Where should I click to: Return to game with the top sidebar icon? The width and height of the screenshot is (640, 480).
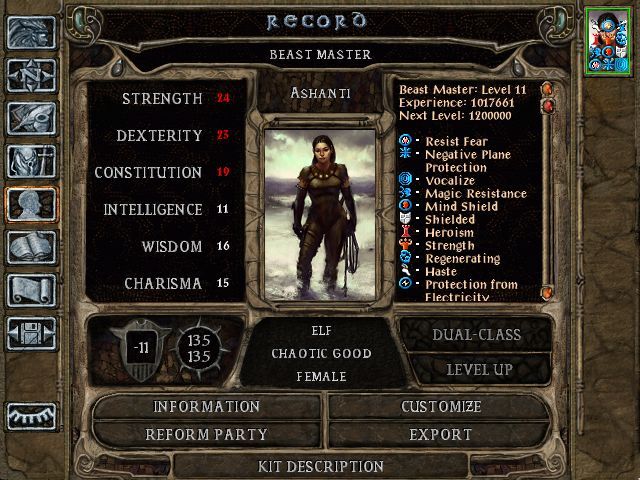coord(30,32)
